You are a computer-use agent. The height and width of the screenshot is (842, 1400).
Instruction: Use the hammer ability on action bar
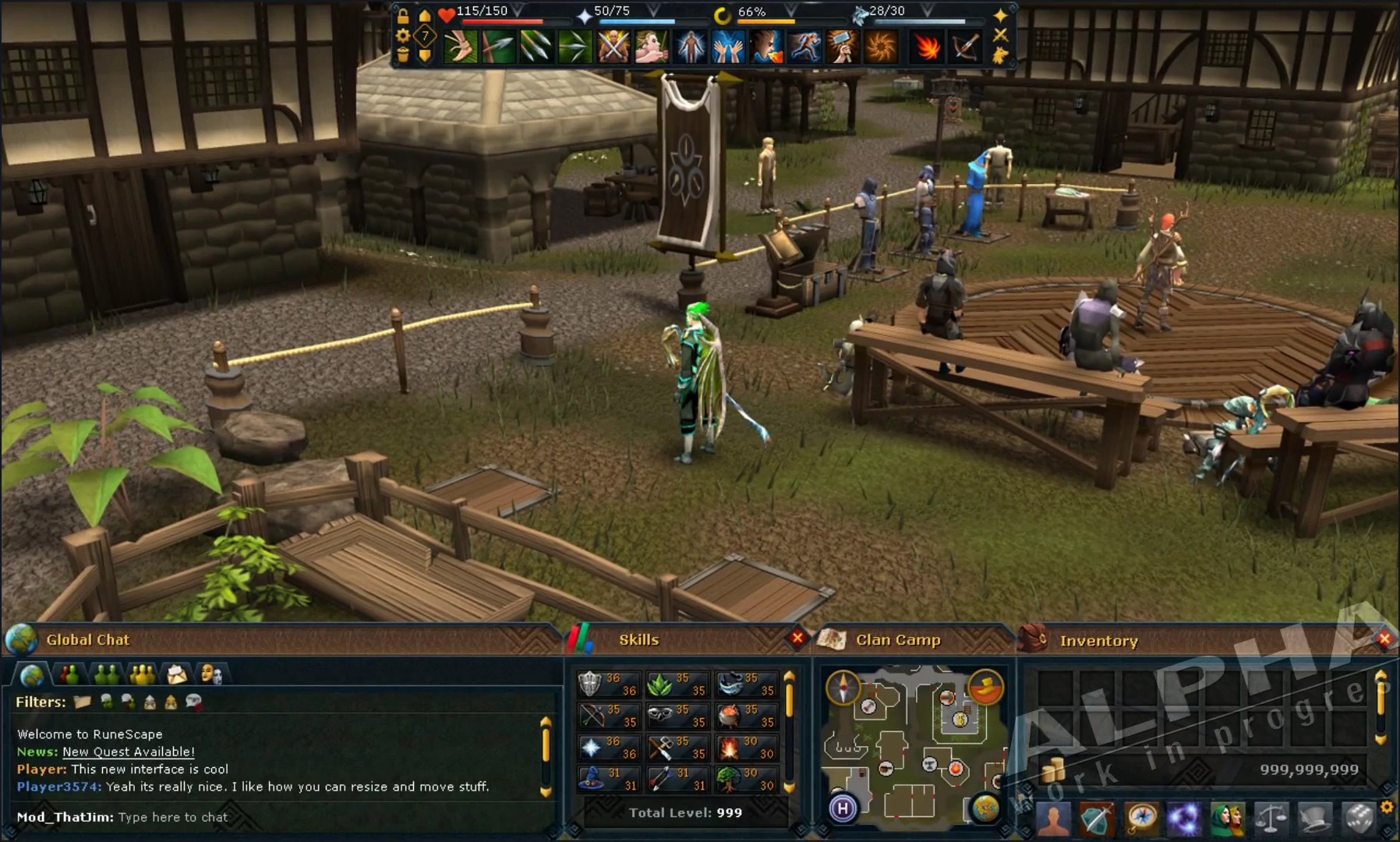pyautogui.click(x=843, y=46)
